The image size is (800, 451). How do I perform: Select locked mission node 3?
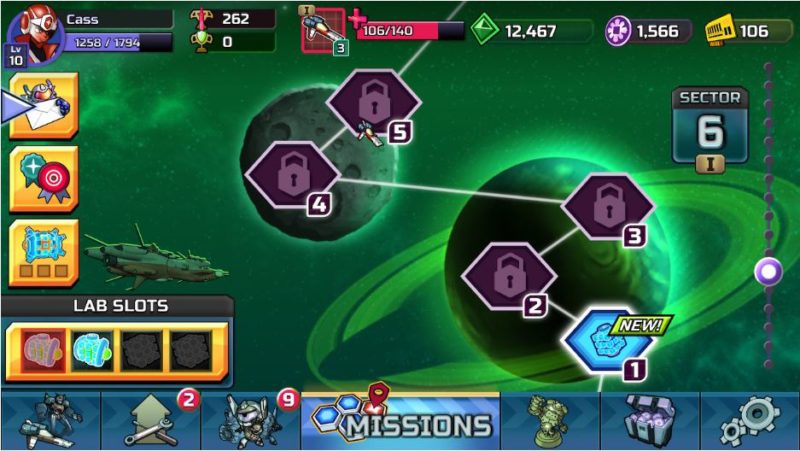click(607, 208)
